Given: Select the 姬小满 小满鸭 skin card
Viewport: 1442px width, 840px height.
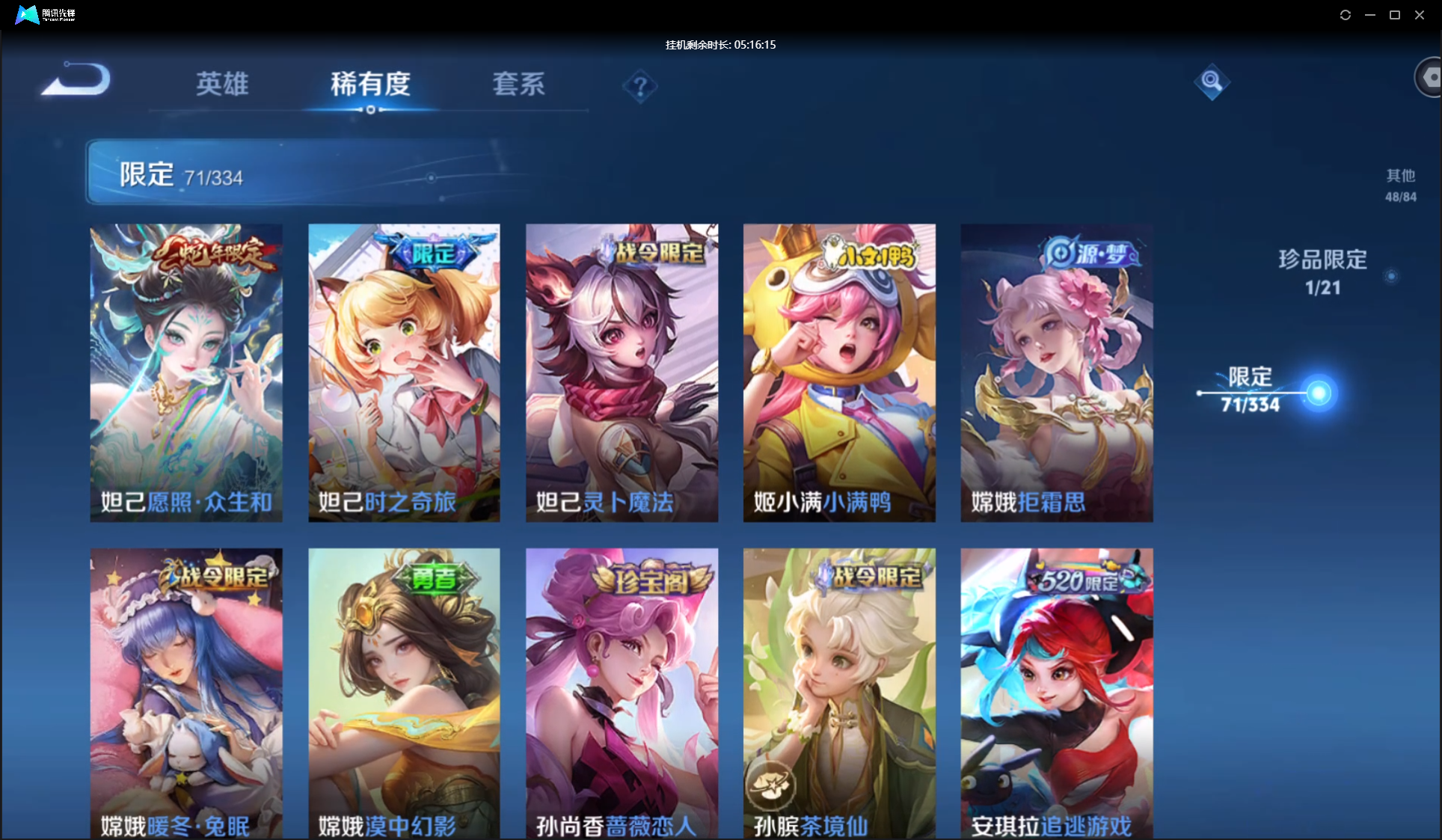Looking at the screenshot, I should [x=839, y=373].
